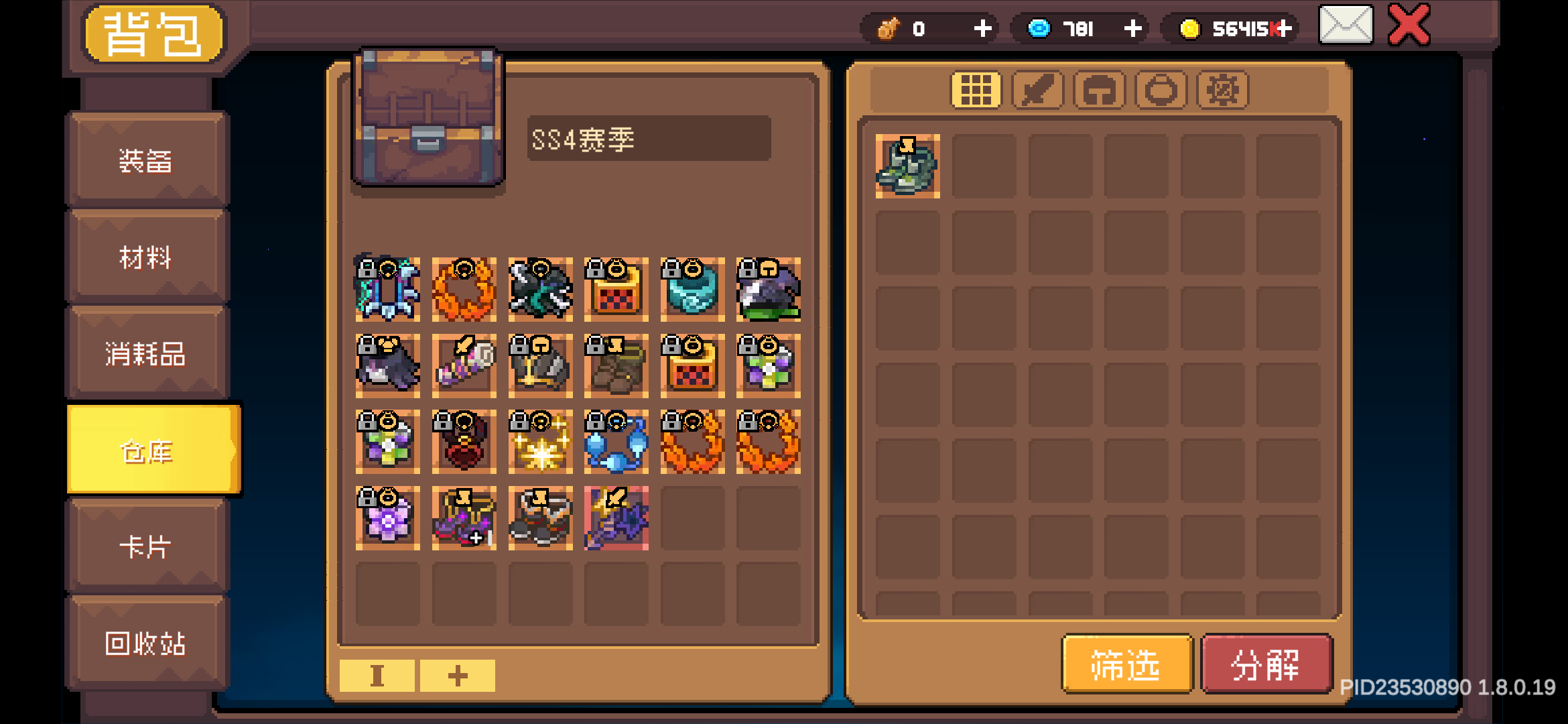The width and height of the screenshot is (1568, 724).
Task: Add a new warehouse page with the plus button
Action: point(456,676)
